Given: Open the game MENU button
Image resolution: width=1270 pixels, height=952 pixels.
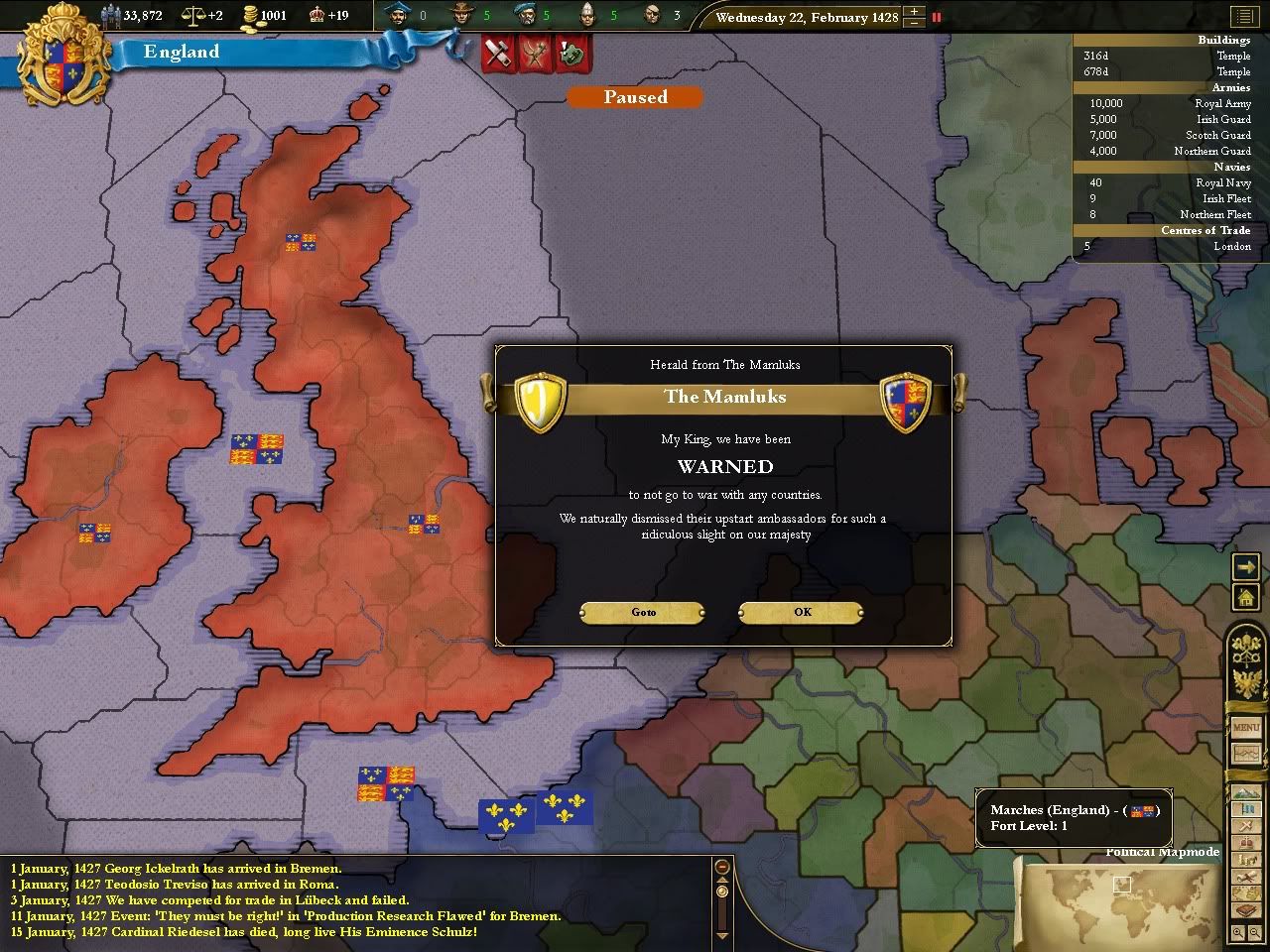Looking at the screenshot, I should tap(1246, 728).
